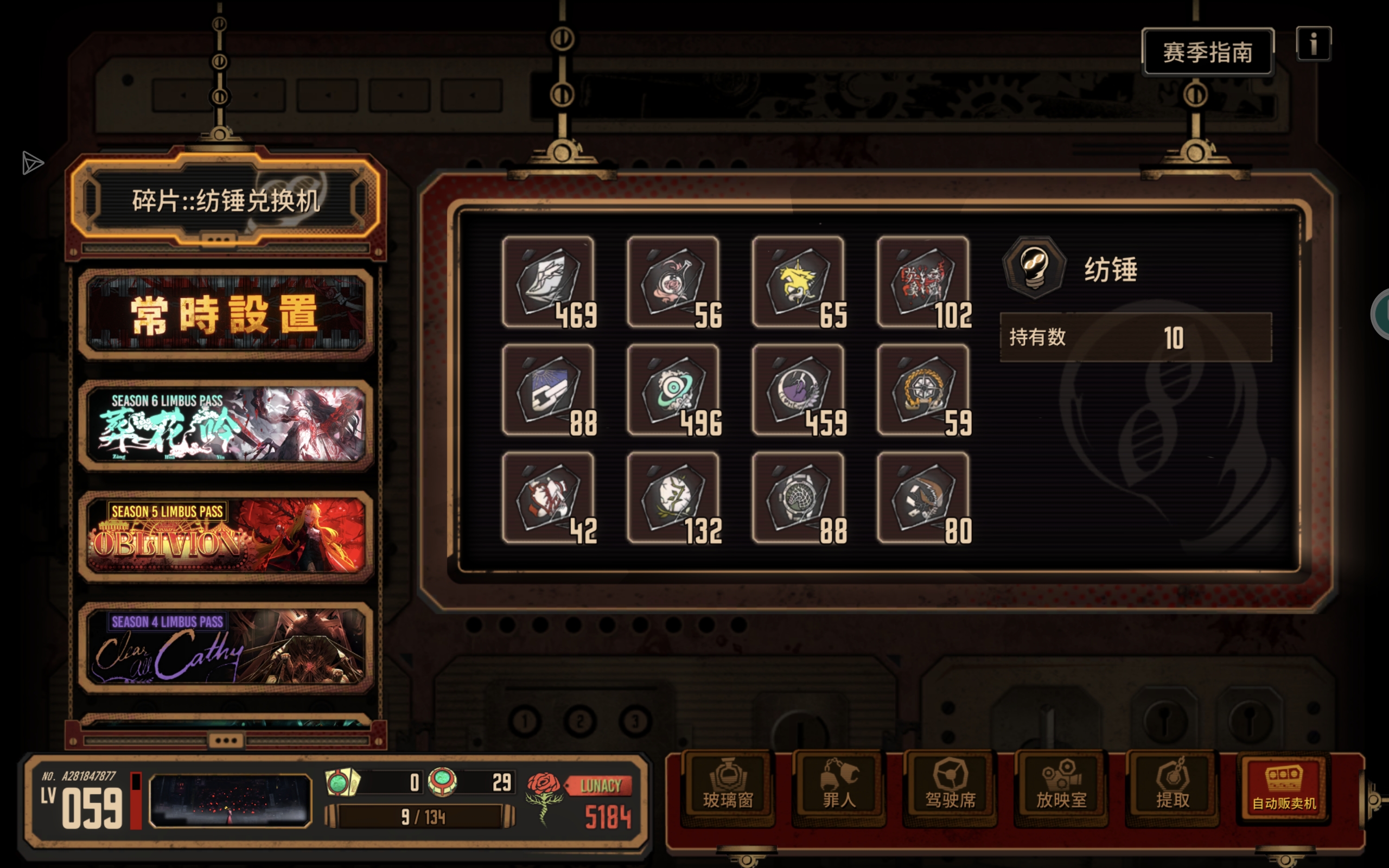The height and width of the screenshot is (868, 1389).
Task: Choose the gold chain shard crate with 59
Action: coord(922,390)
